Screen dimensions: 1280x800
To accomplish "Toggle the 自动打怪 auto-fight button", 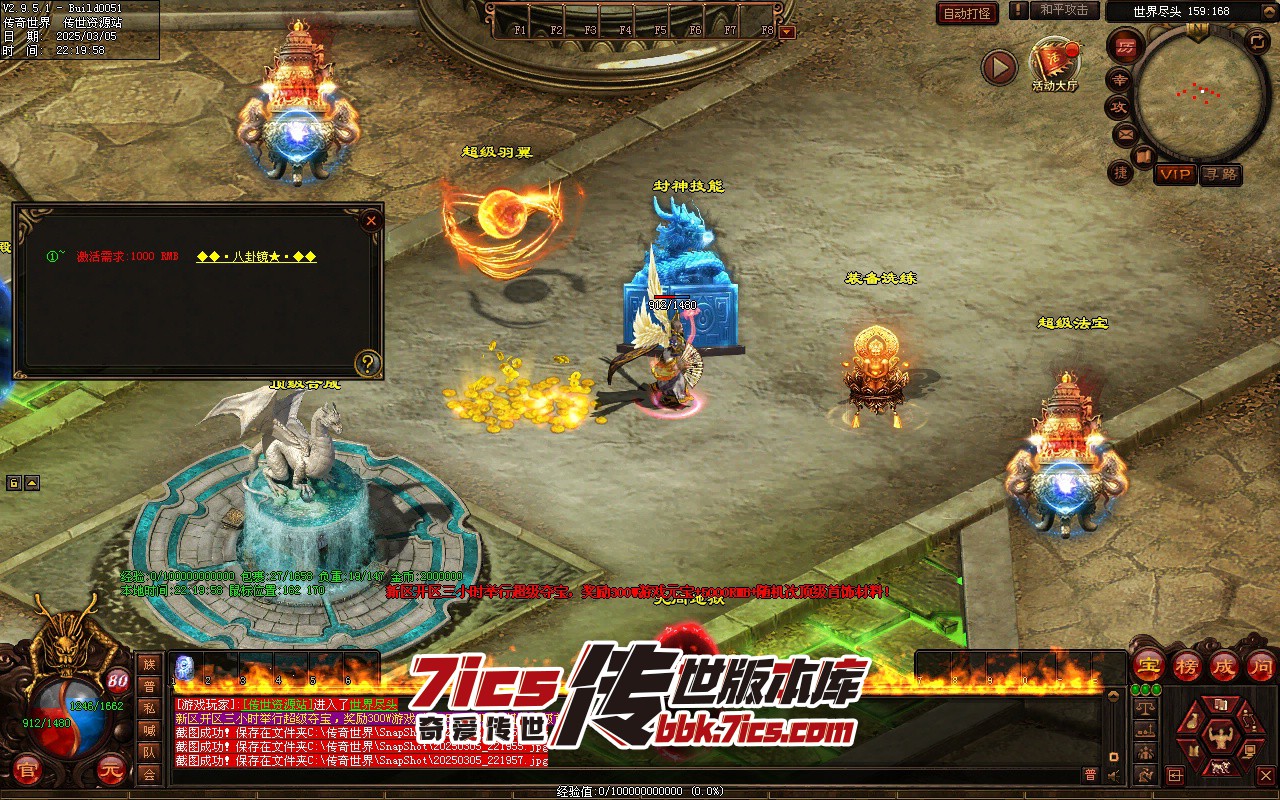I will pyautogui.click(x=967, y=13).
